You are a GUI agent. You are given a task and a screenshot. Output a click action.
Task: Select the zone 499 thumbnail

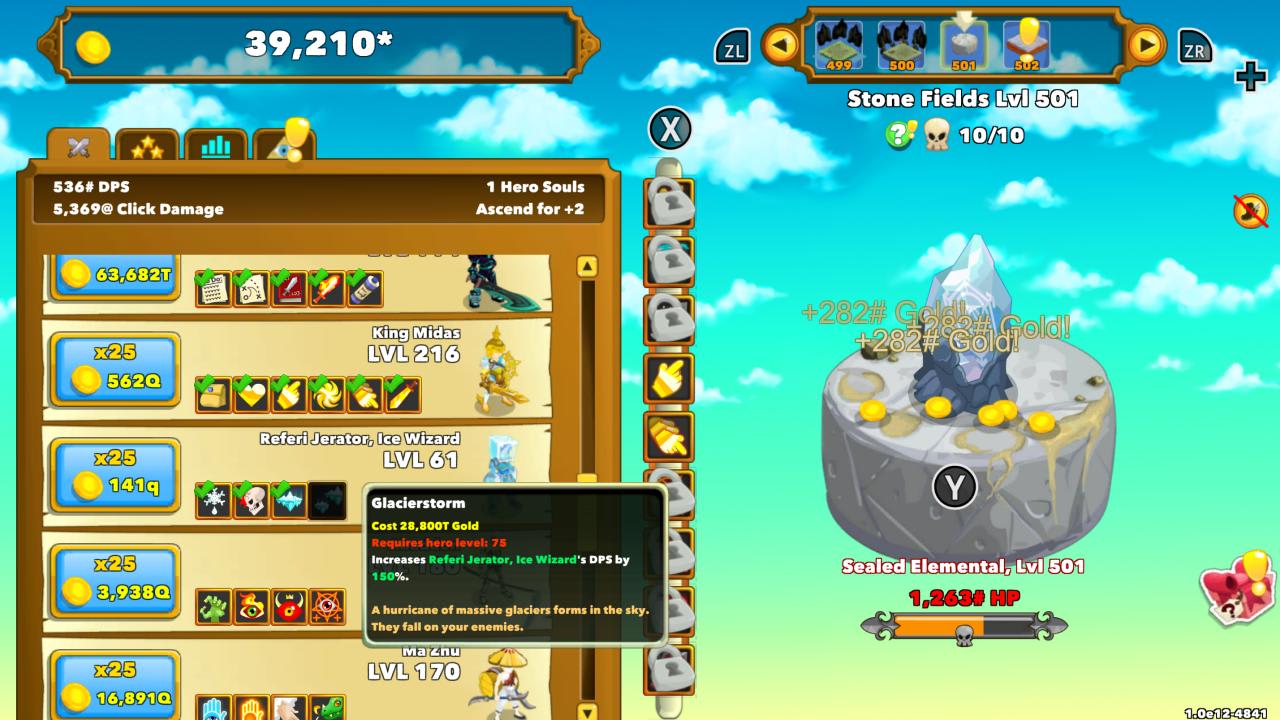click(838, 45)
